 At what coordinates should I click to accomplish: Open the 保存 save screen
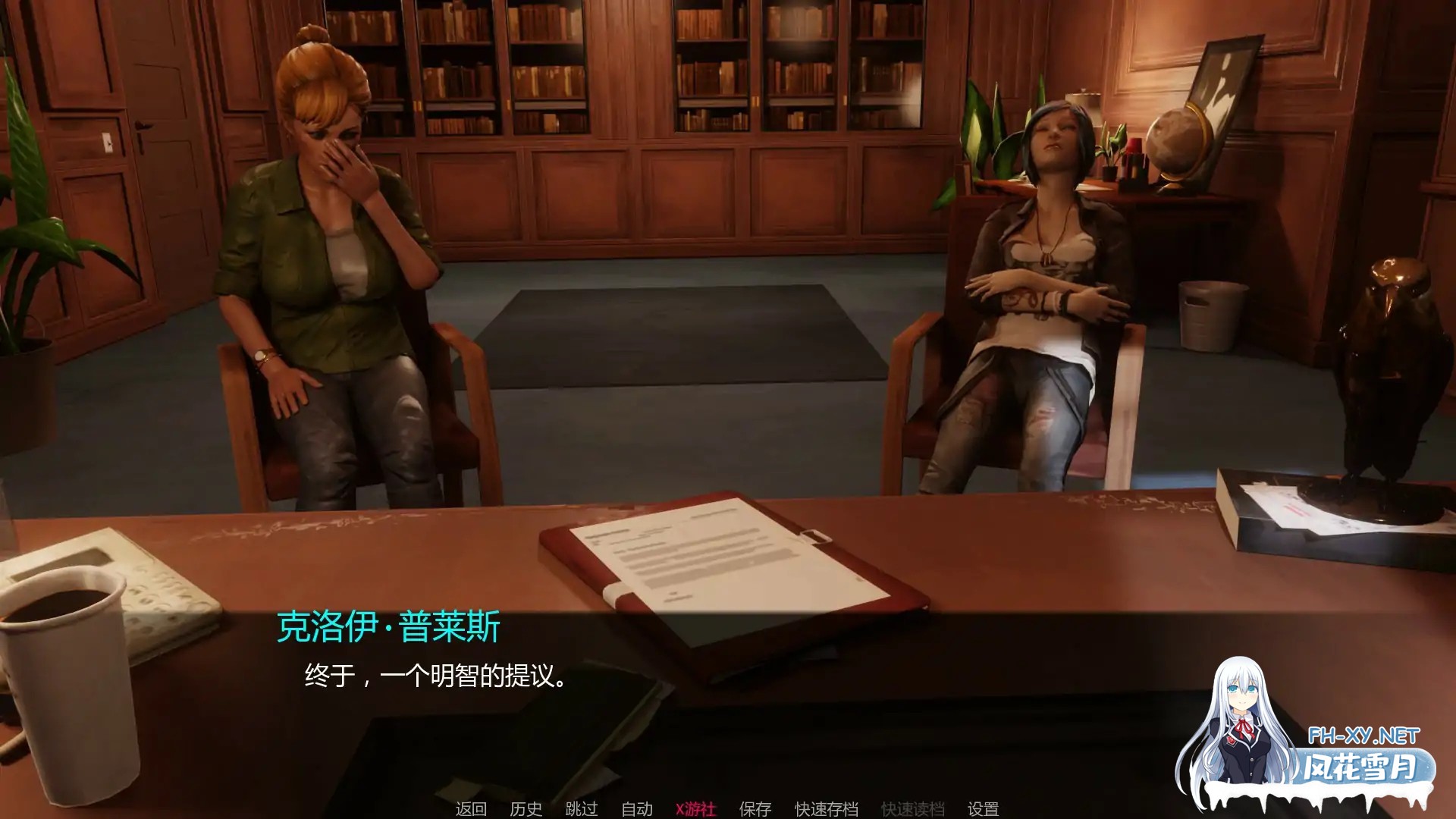753,808
